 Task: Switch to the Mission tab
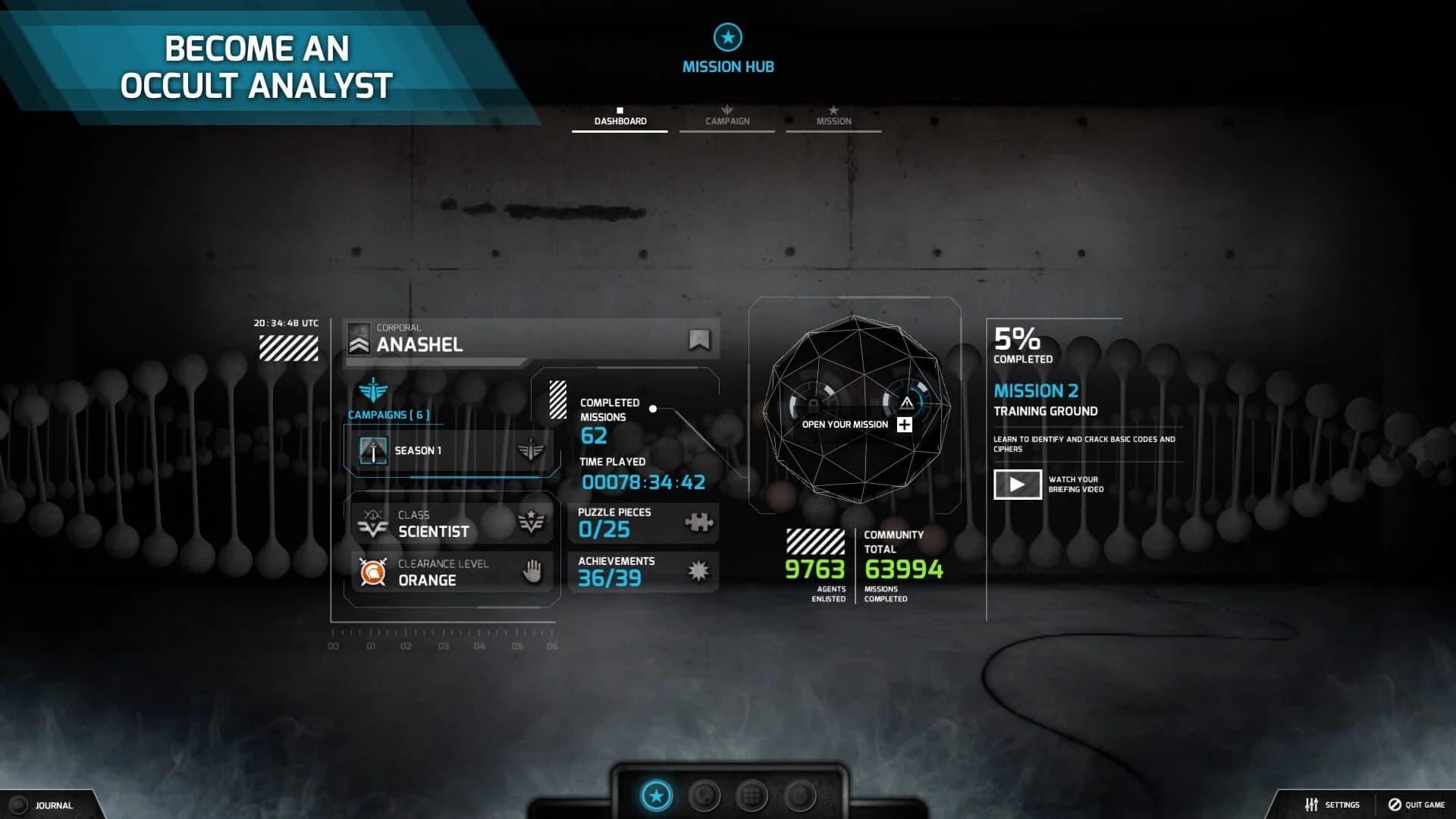click(833, 120)
